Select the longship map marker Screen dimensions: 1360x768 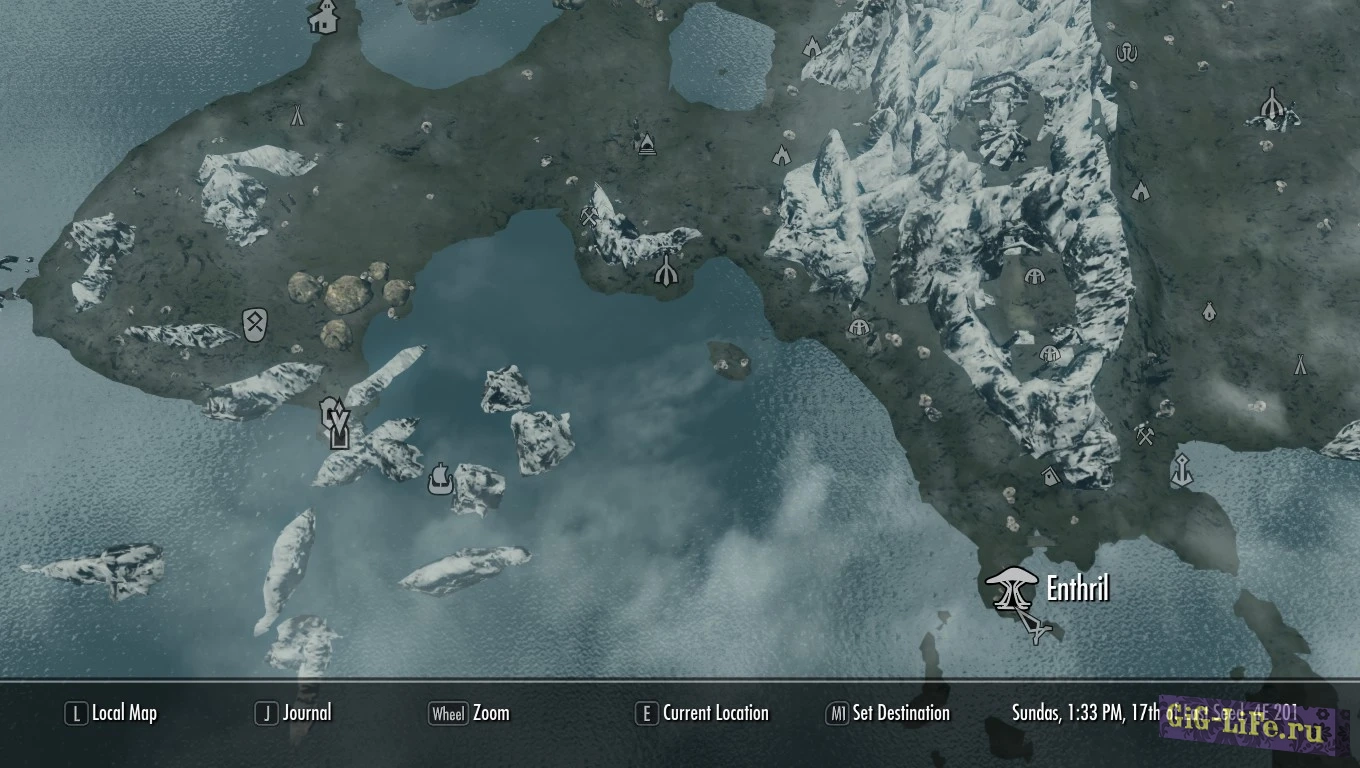tap(438, 479)
